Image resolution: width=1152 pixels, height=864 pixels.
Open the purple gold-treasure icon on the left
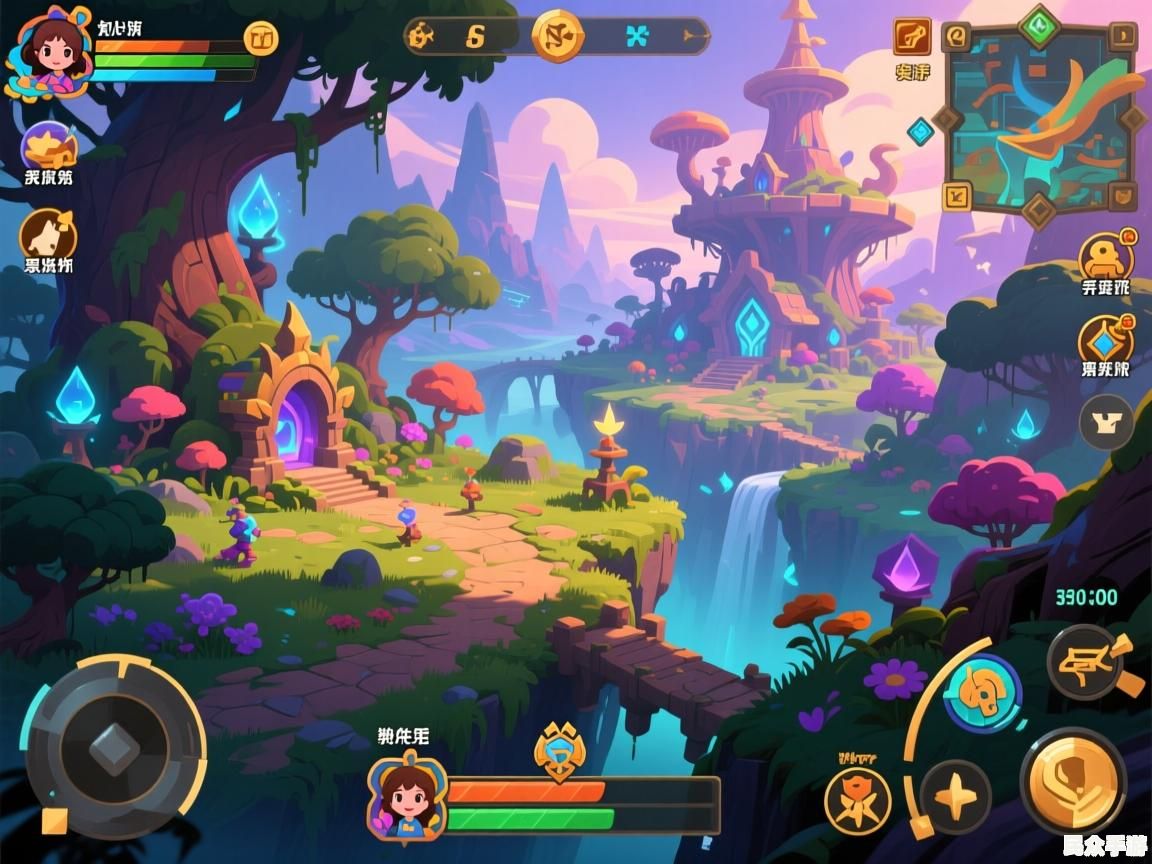49,148
